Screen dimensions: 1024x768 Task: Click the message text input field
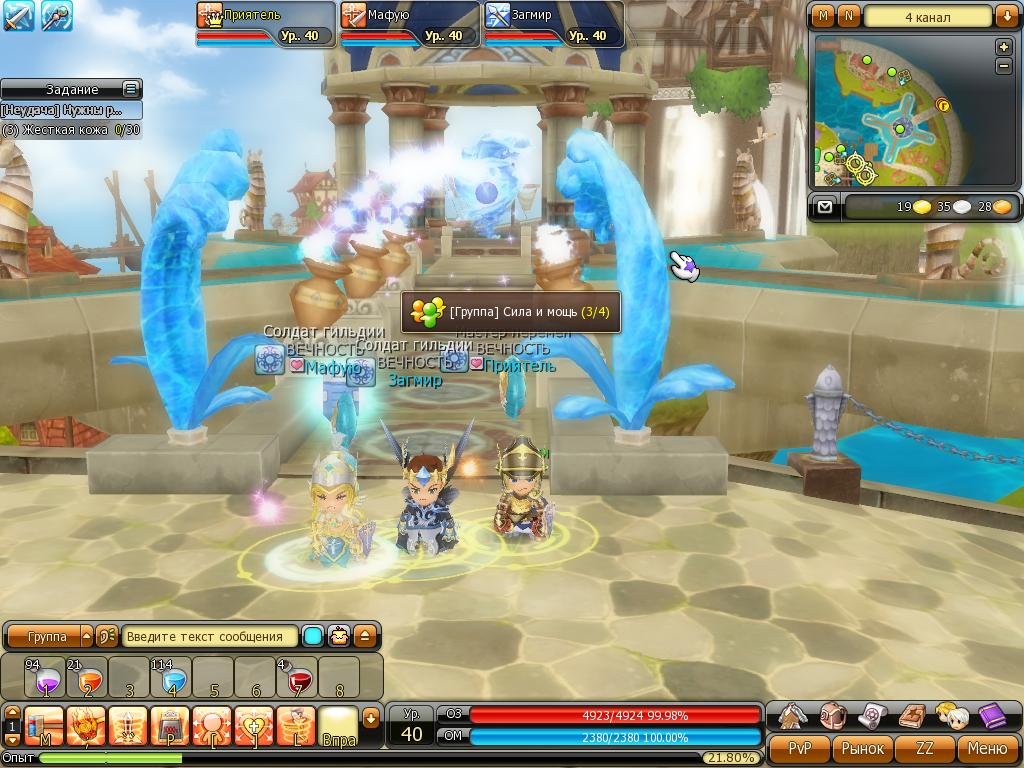click(x=211, y=636)
